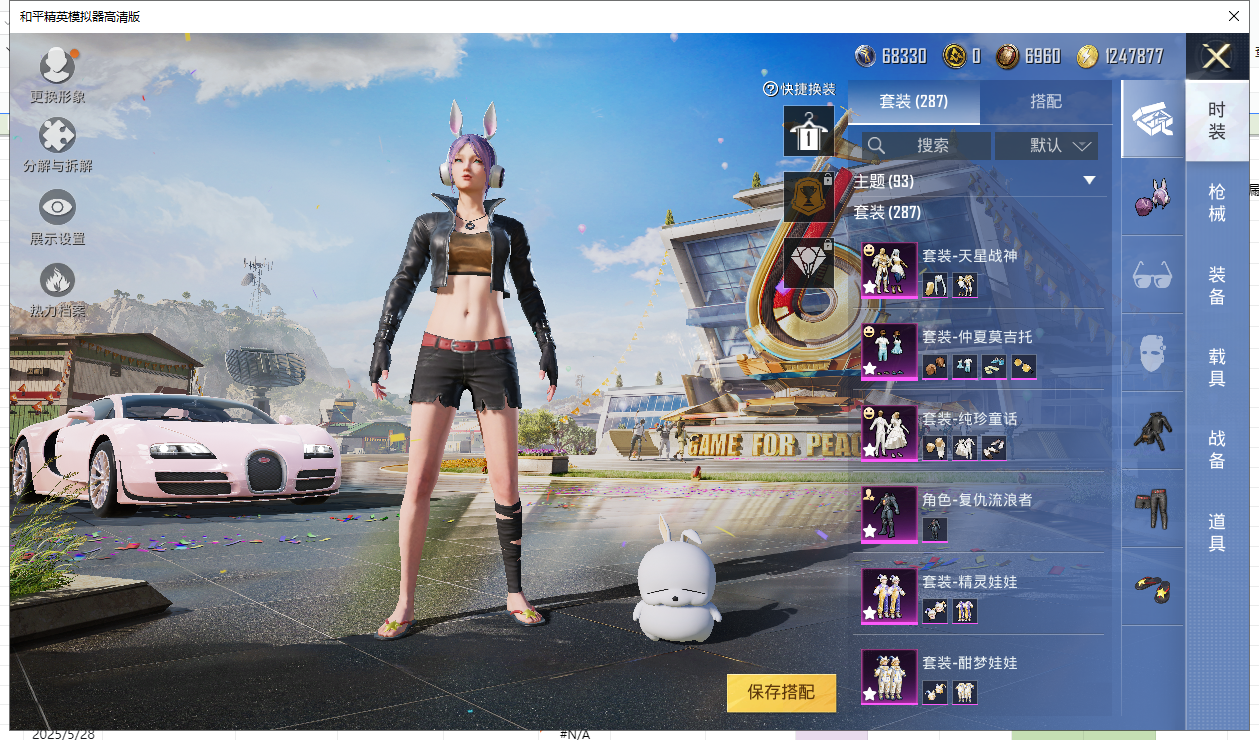Click the 搜索 search box

point(927,146)
